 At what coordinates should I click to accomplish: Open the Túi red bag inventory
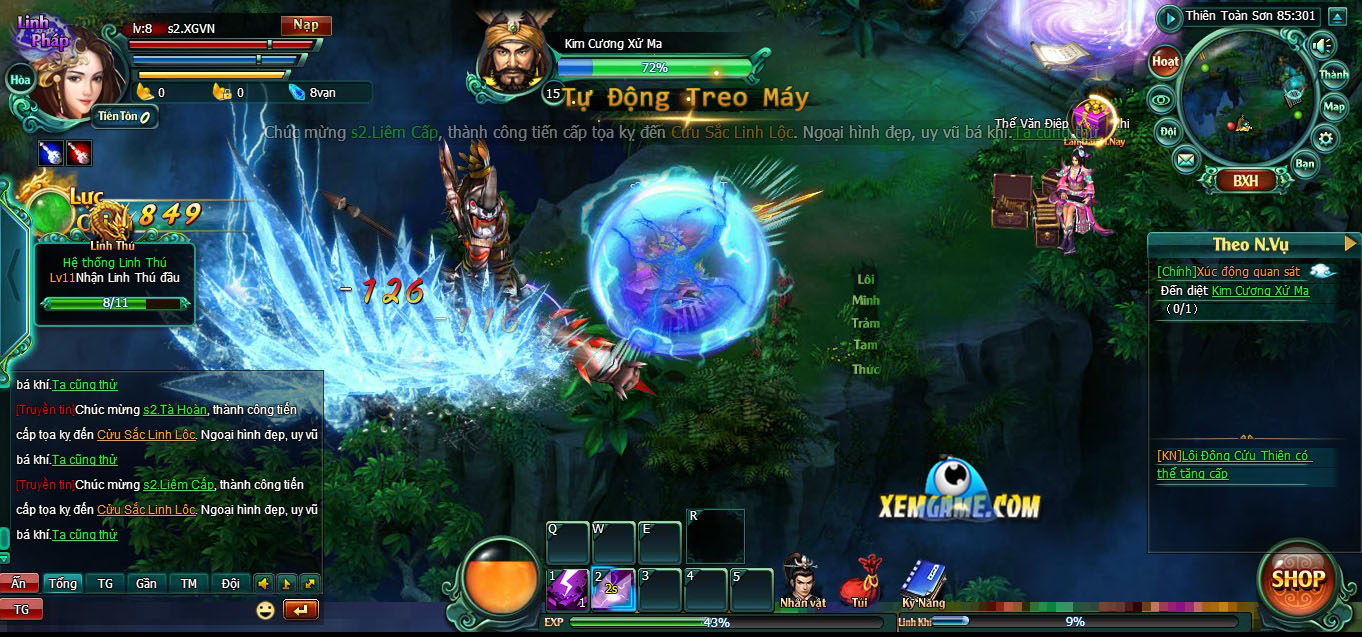pyautogui.click(x=860, y=581)
